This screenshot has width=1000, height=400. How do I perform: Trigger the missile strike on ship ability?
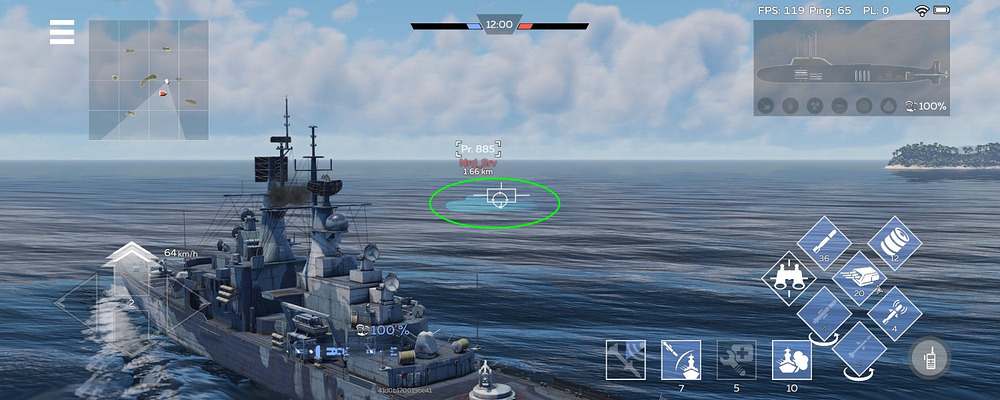click(x=681, y=360)
